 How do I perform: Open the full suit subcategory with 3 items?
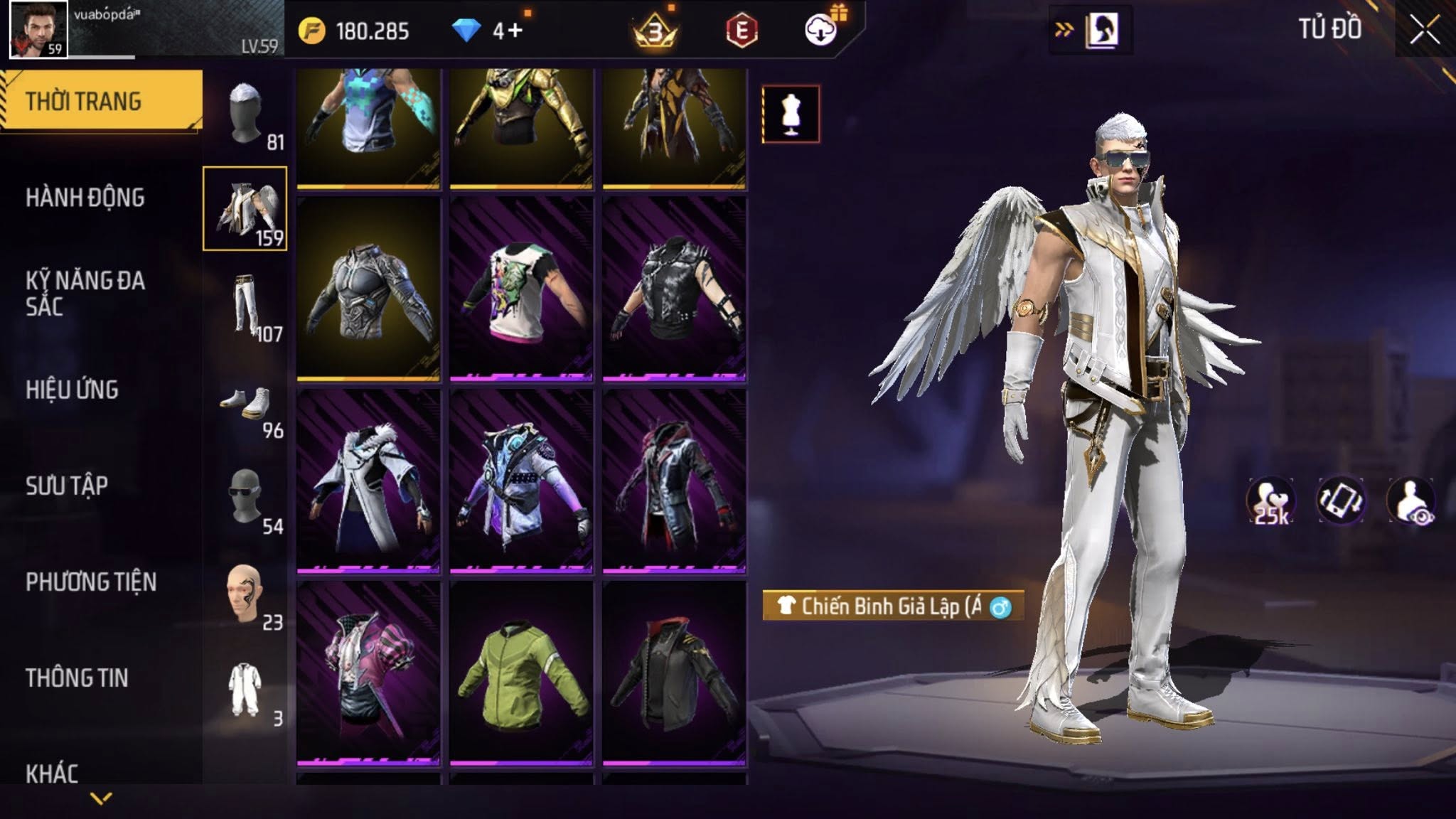(x=246, y=691)
